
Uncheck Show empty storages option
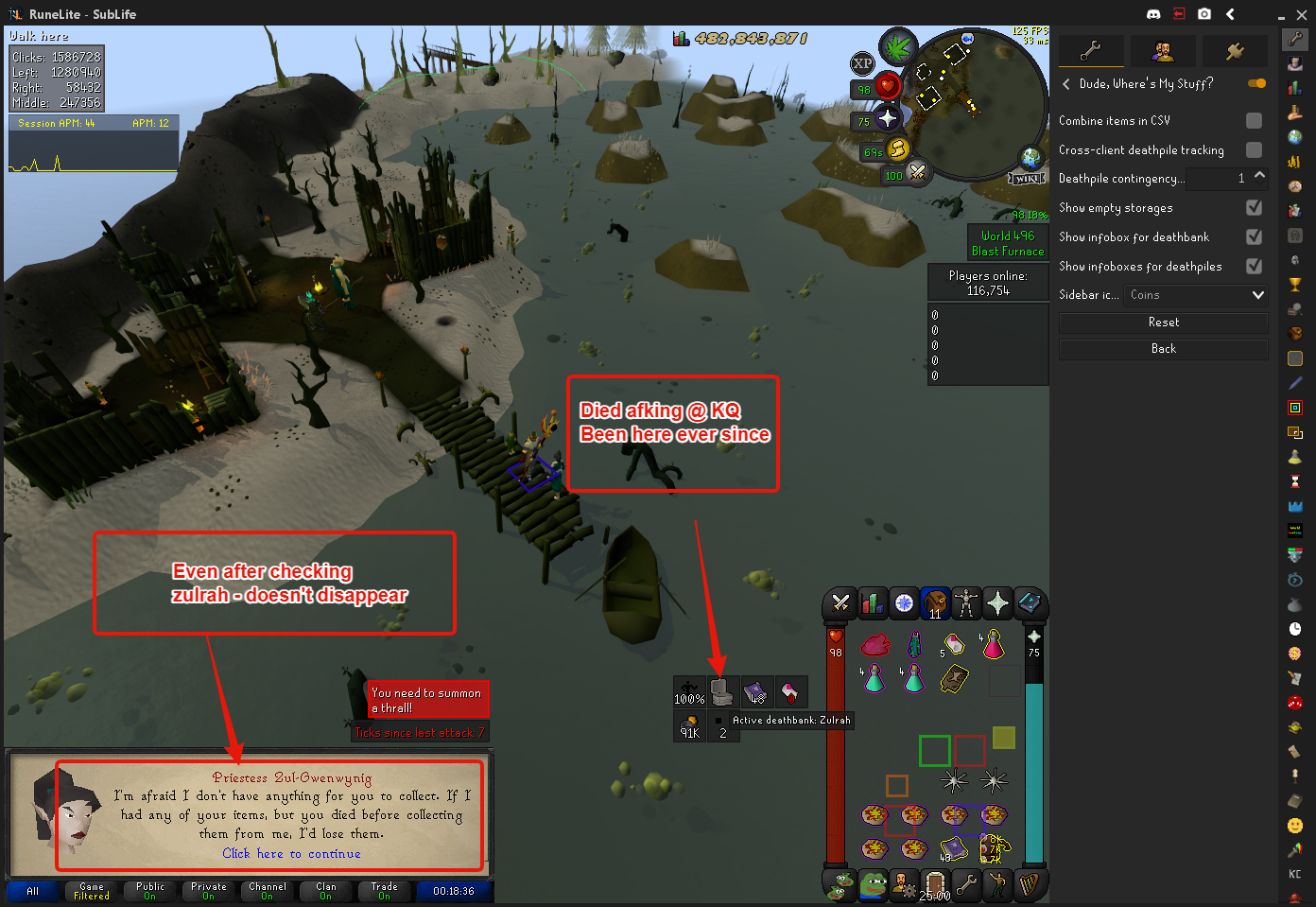pos(1254,208)
